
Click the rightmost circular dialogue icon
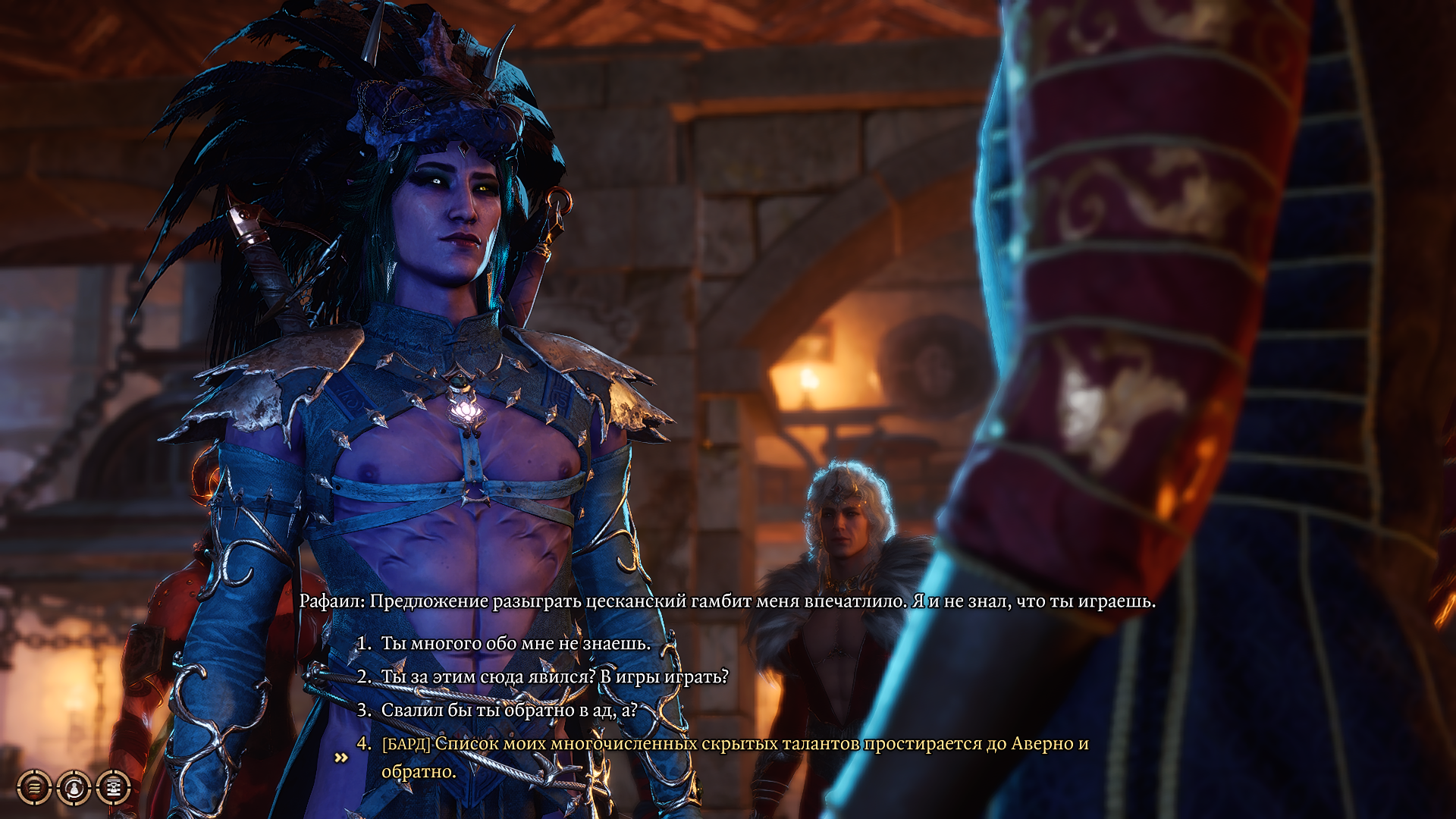point(114,787)
